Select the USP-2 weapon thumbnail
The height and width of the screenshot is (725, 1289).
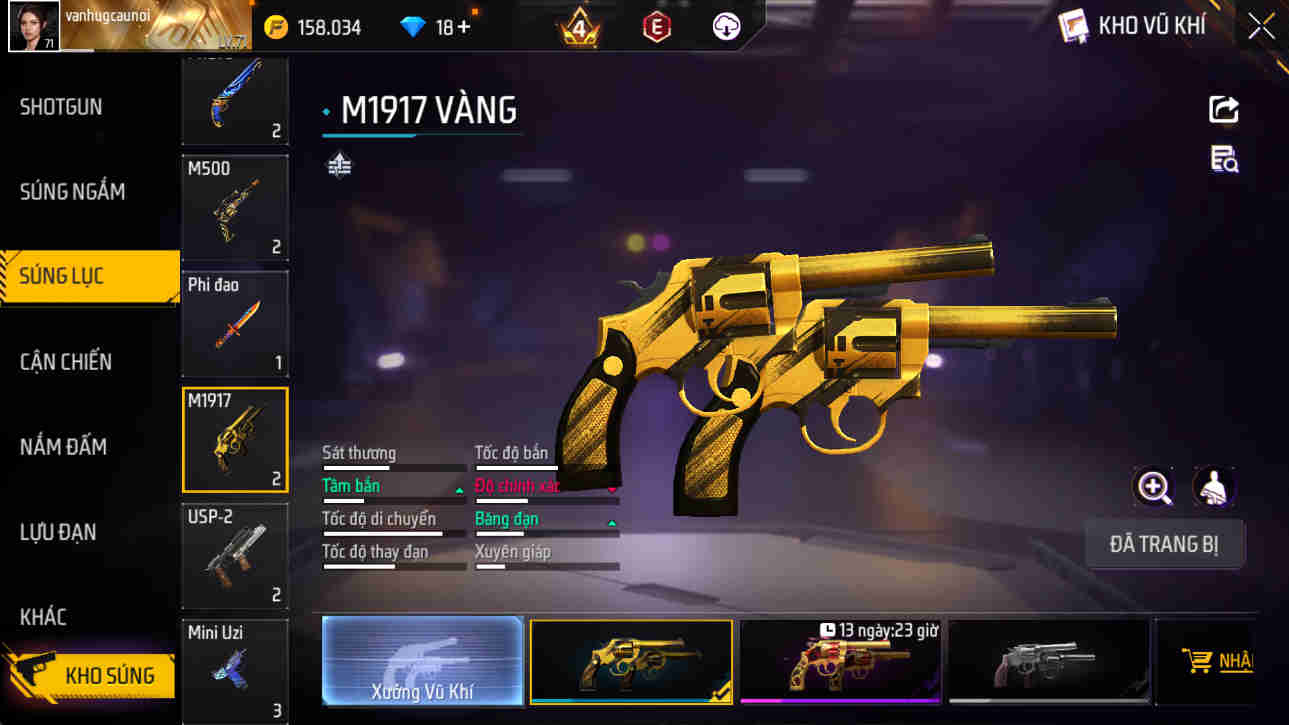point(234,556)
